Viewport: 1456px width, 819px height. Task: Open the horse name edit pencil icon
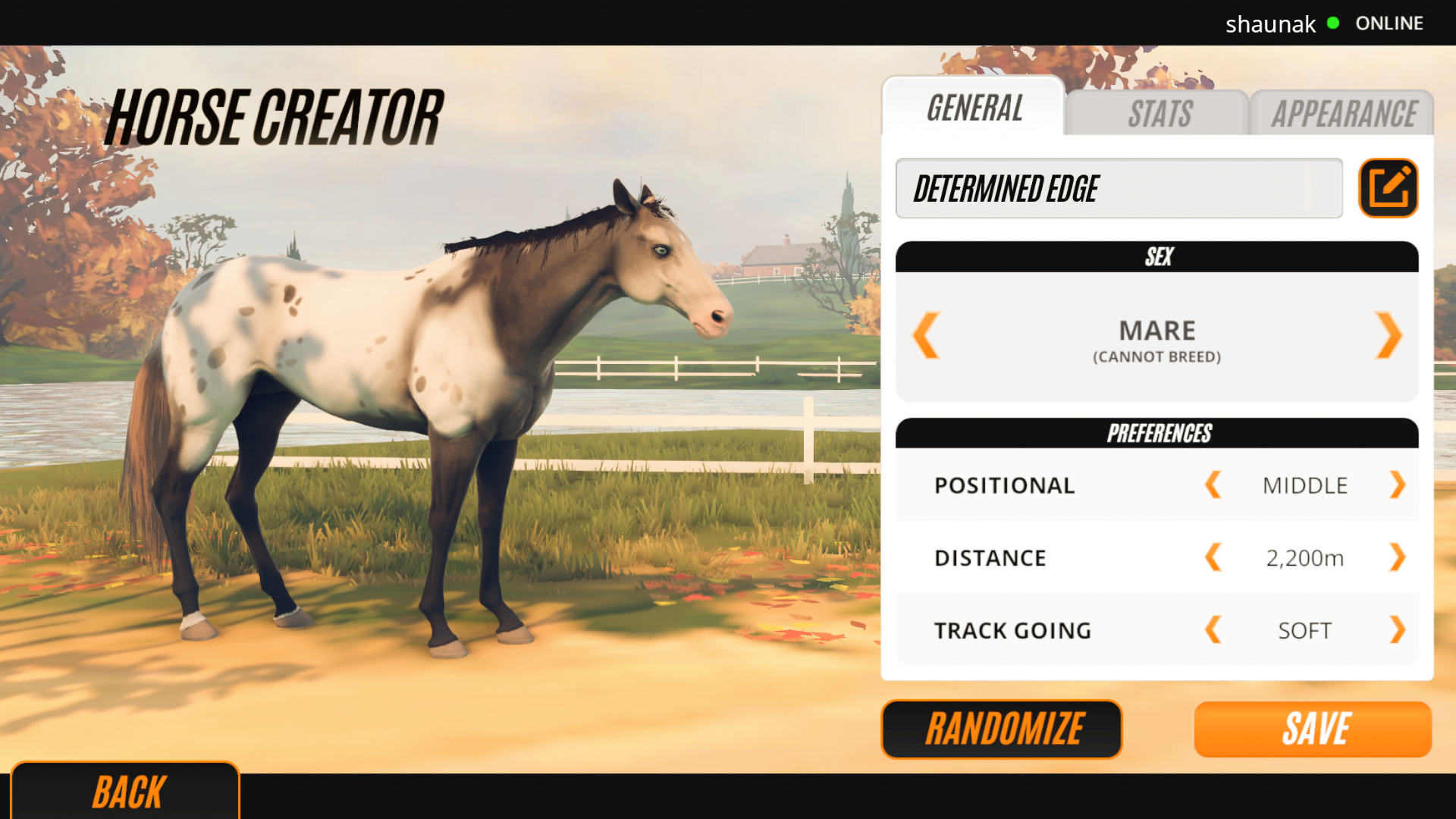coord(1388,188)
